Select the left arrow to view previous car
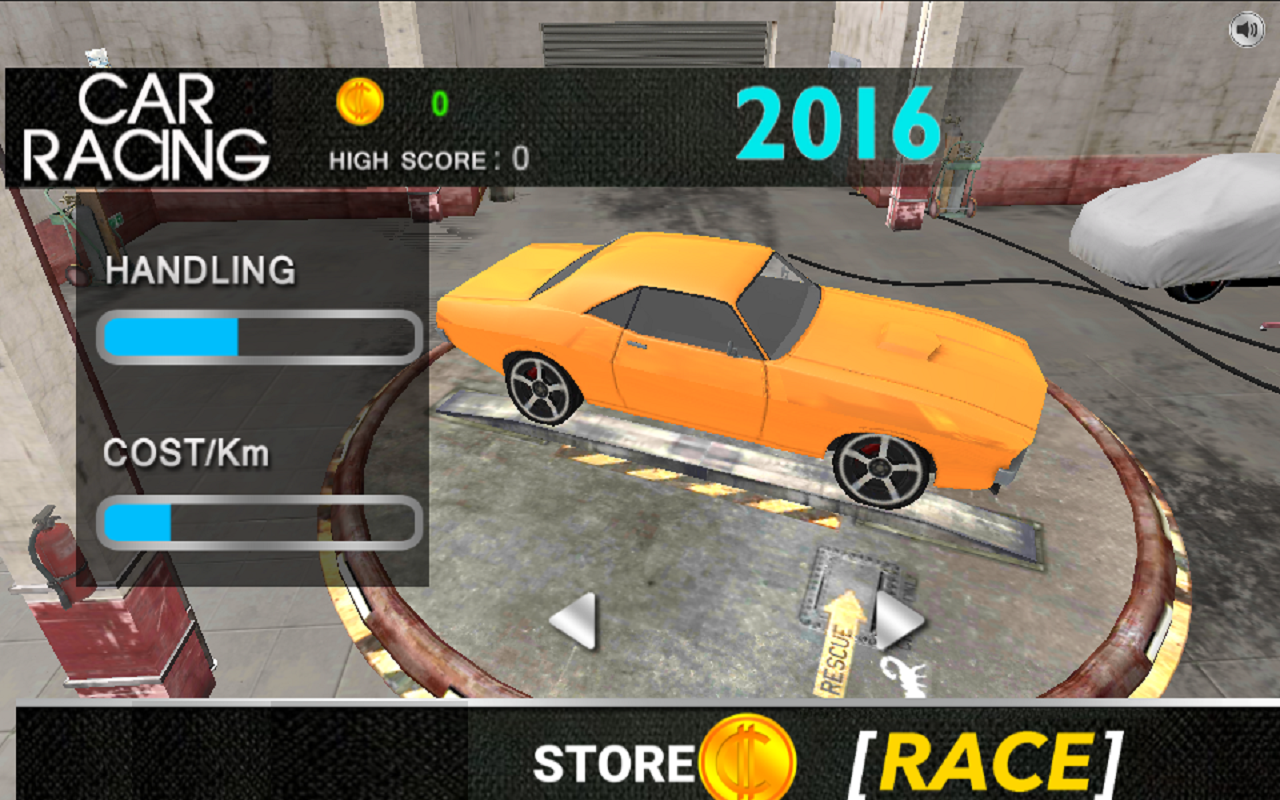 (x=575, y=620)
